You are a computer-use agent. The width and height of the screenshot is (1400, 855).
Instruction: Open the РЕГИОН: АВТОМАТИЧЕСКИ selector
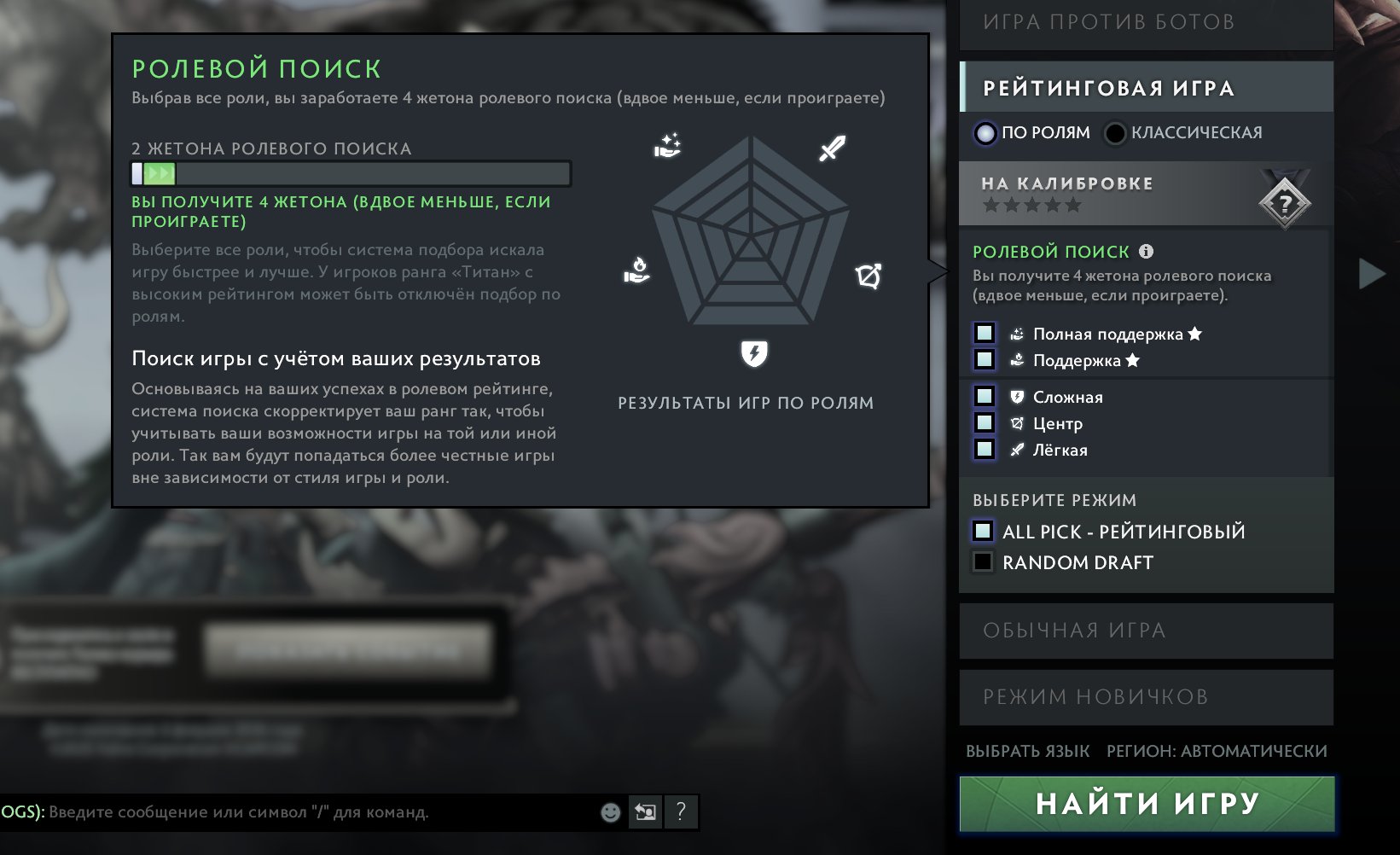pyautogui.click(x=1215, y=751)
